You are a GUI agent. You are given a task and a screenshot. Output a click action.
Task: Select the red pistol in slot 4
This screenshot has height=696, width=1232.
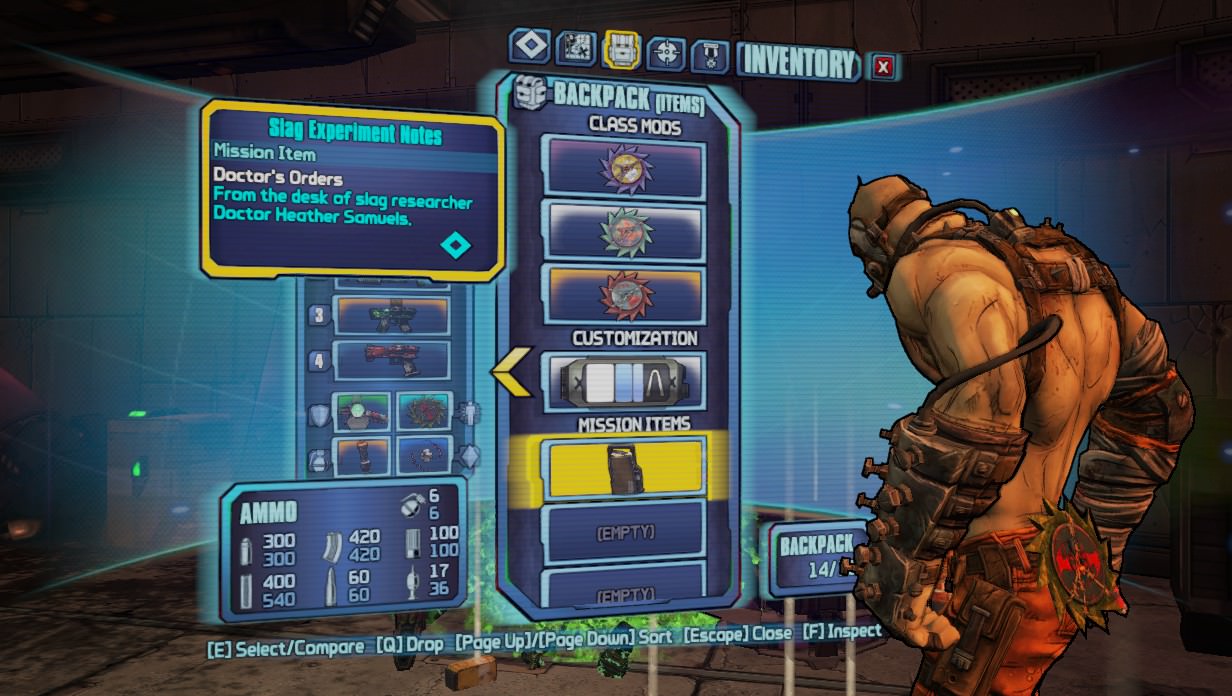point(391,360)
